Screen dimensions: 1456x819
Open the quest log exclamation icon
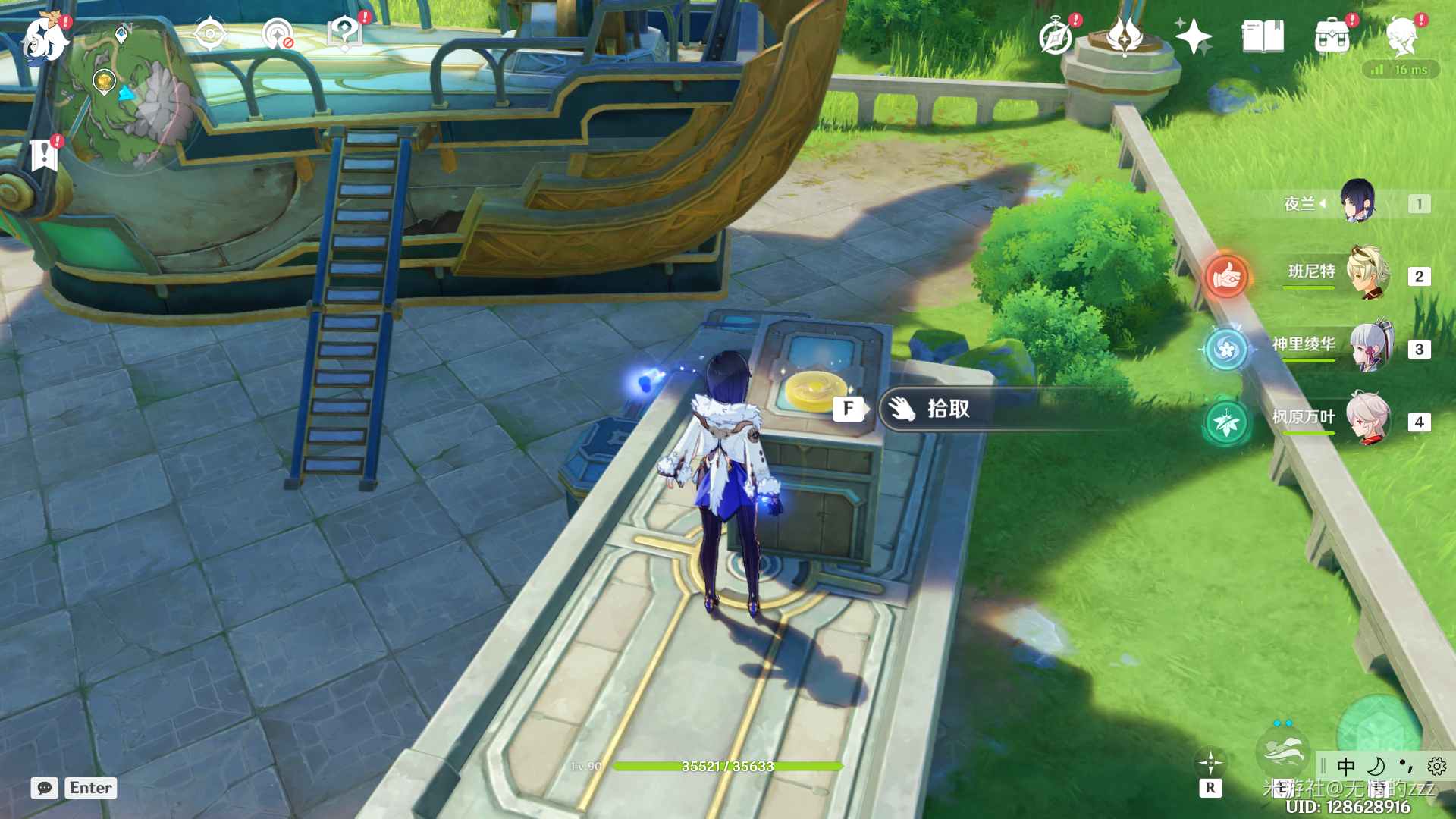pyautogui.click(x=44, y=155)
